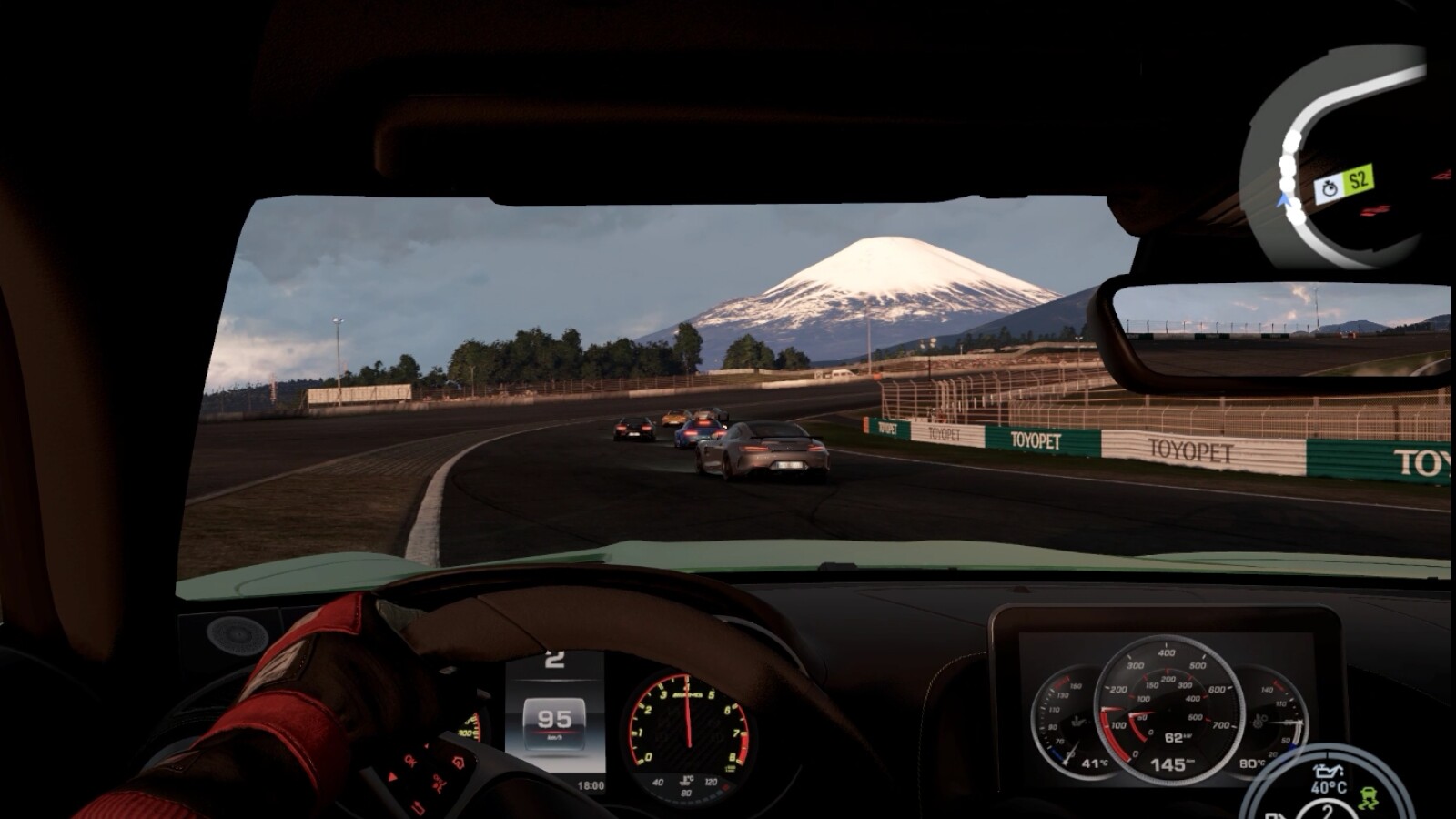
Task: Select the stopwatch icon beside the S2 label
Action: 1329,187
